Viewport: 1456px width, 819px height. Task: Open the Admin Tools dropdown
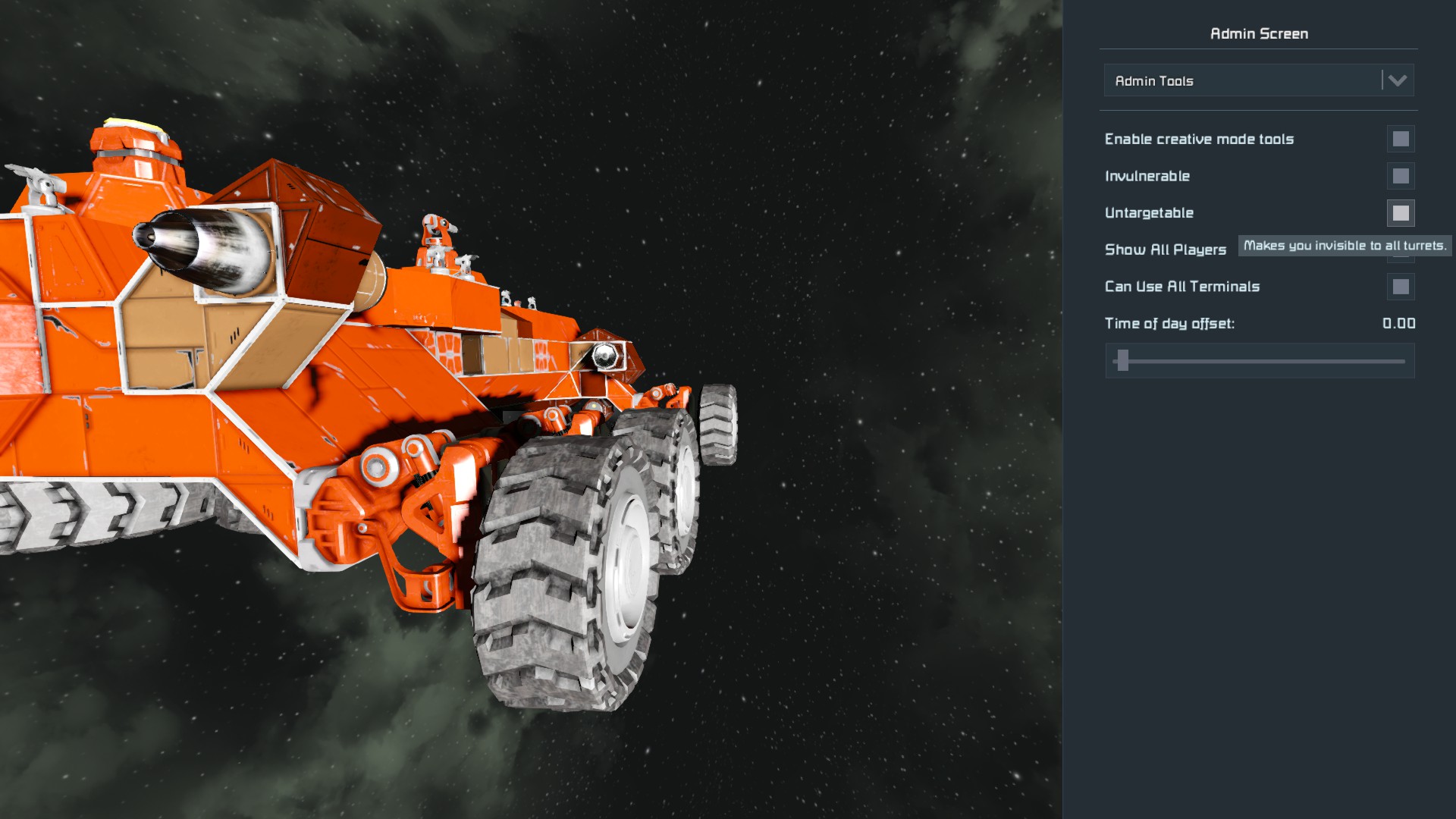1259,80
